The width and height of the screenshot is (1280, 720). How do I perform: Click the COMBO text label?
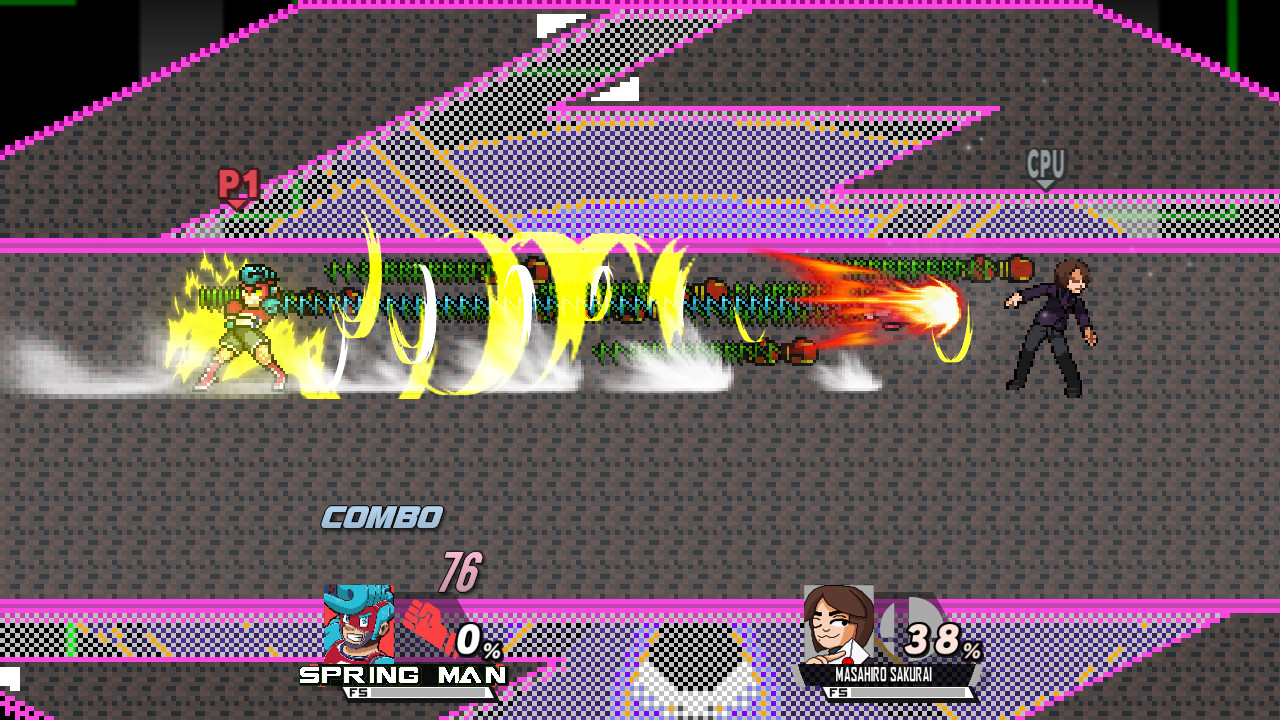pyautogui.click(x=381, y=517)
